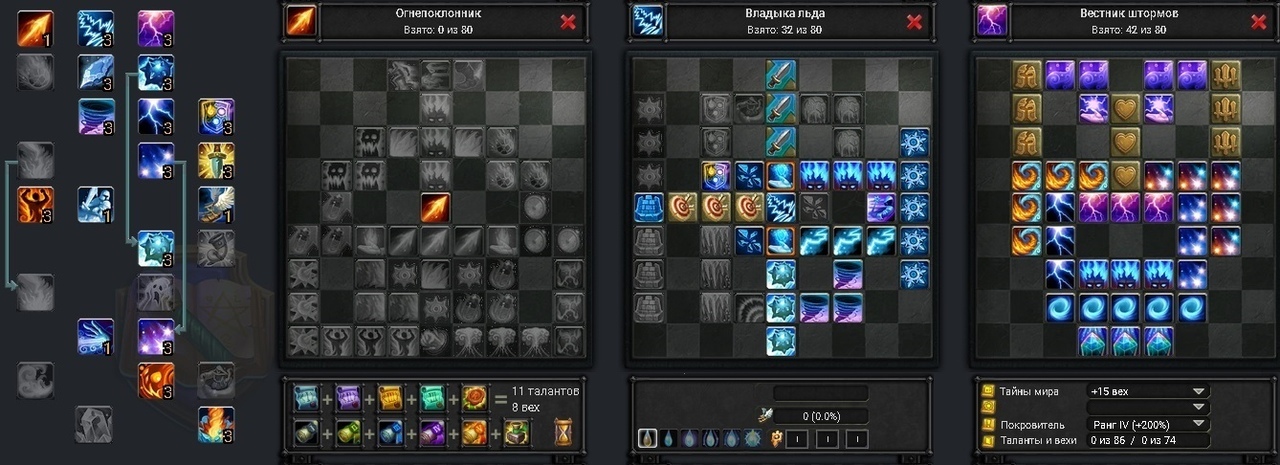Close the Вестник штормов panel
The image size is (1280, 465).
click(x=1259, y=22)
